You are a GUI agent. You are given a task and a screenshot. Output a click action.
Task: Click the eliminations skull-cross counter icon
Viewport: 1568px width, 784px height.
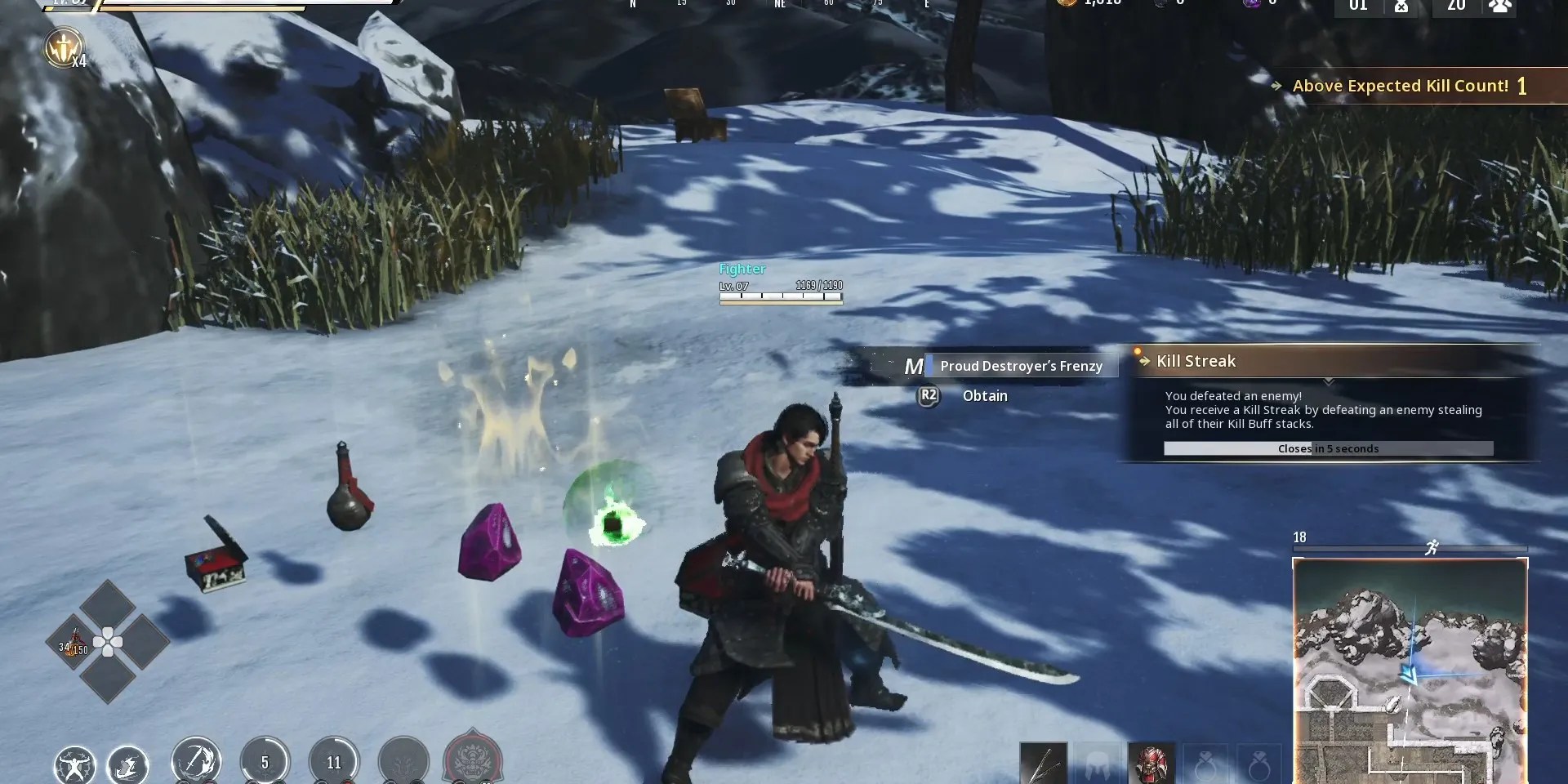[x=1403, y=8]
